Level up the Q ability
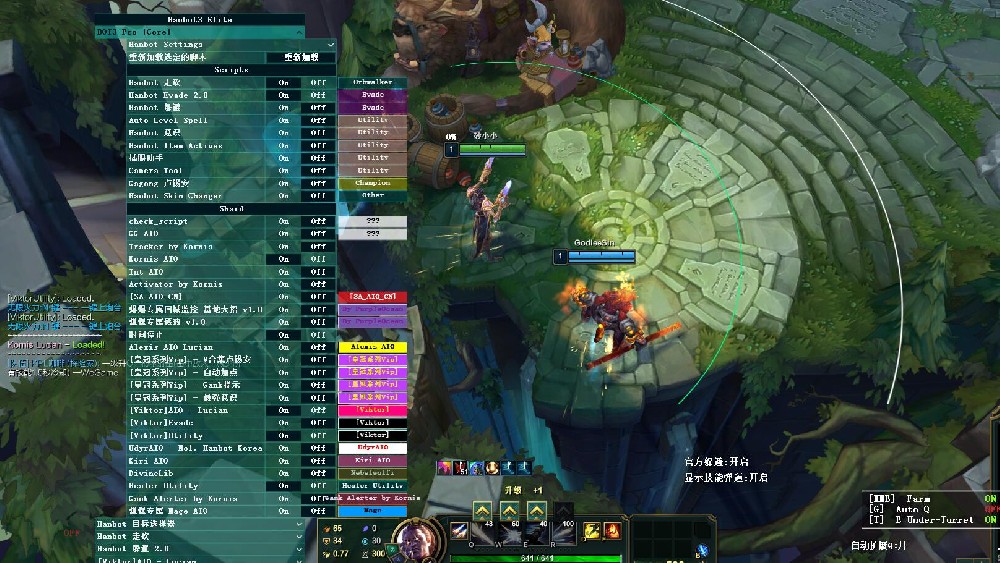The image size is (1000, 563). click(x=481, y=510)
